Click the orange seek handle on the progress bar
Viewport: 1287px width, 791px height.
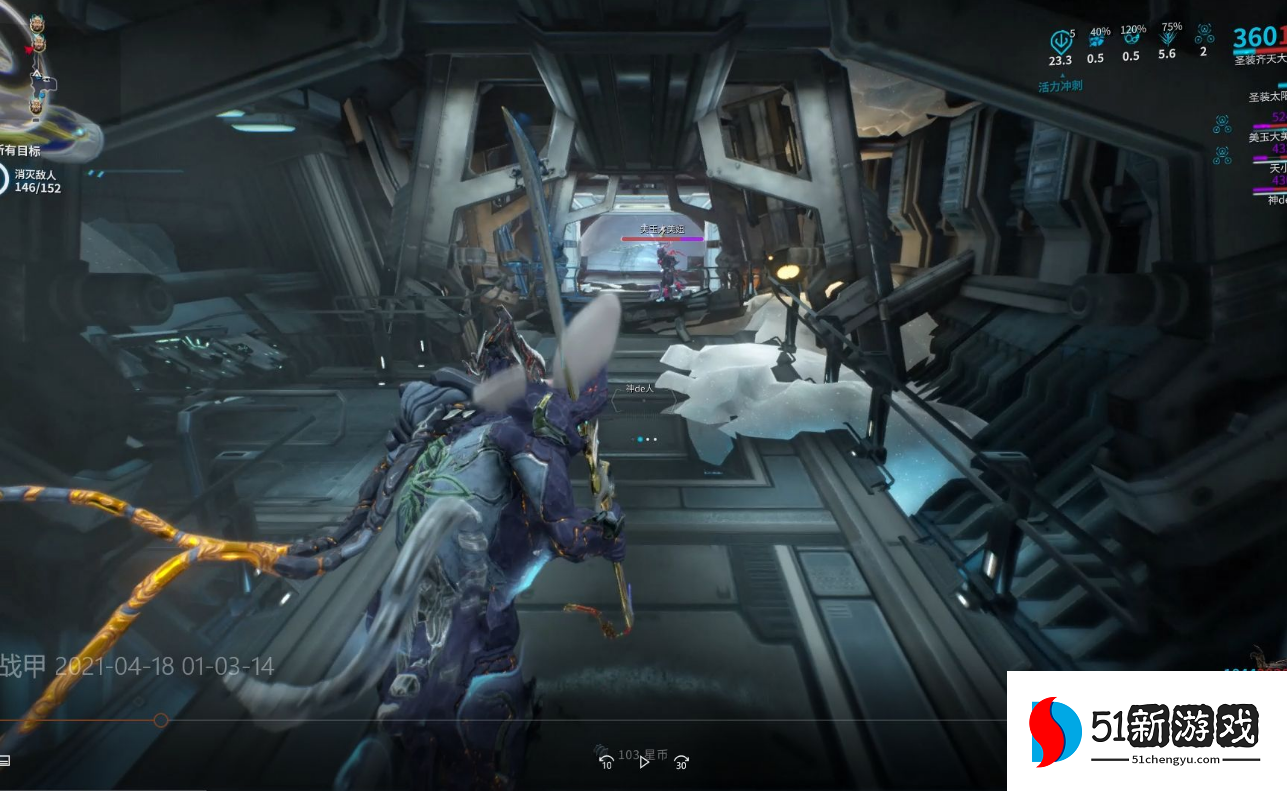click(x=160, y=720)
